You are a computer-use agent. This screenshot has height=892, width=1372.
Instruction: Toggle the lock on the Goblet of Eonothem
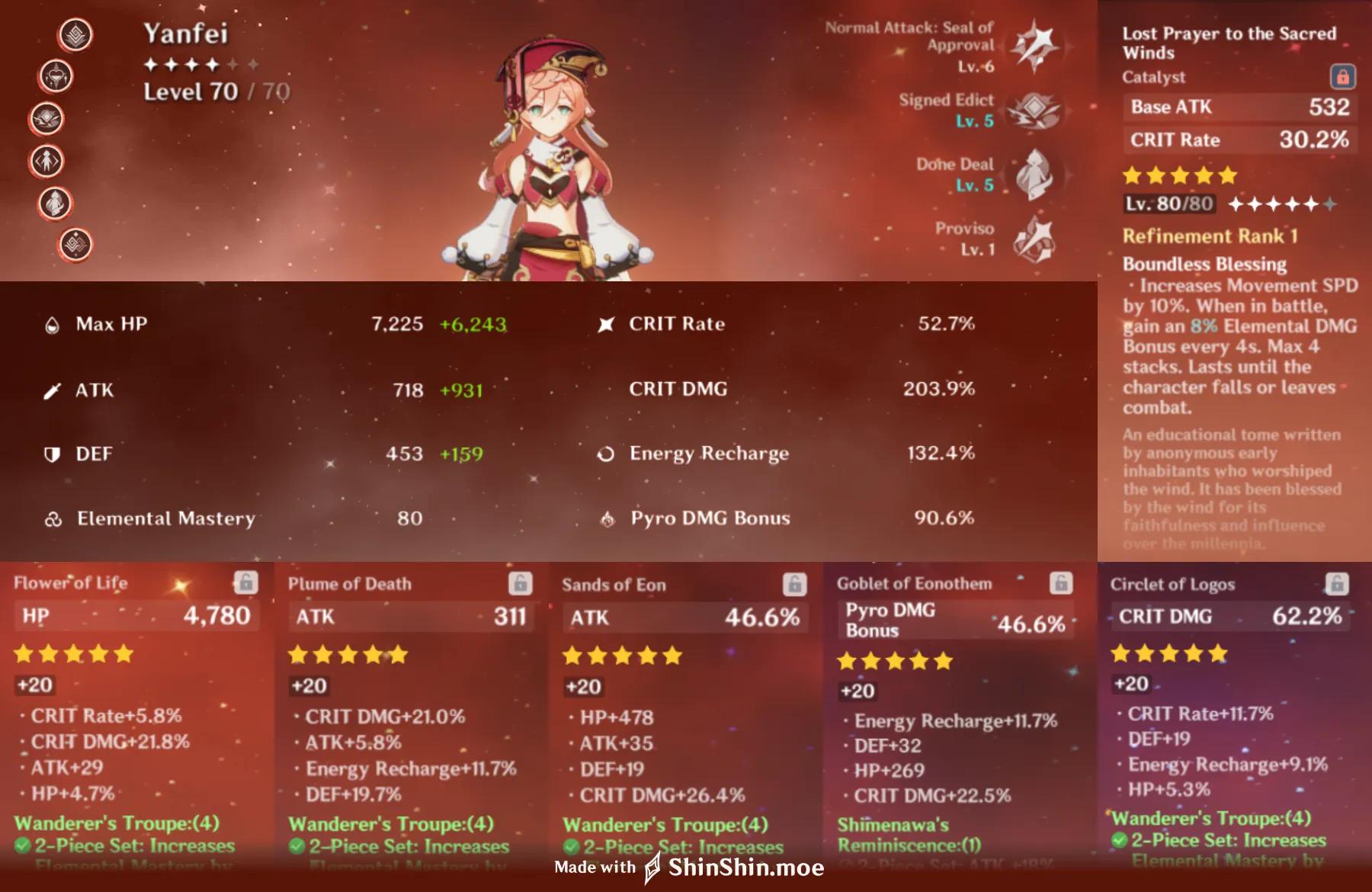point(1063,583)
